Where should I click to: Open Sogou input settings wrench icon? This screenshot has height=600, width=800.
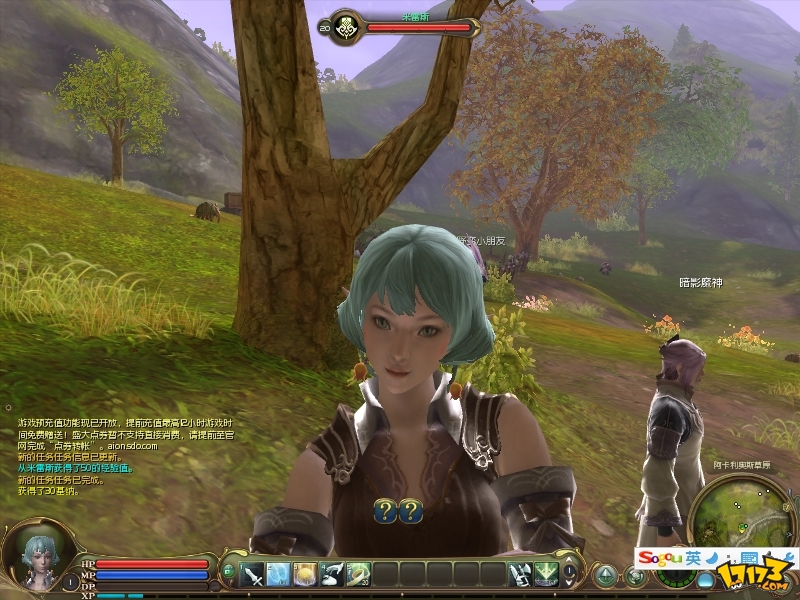point(773,557)
